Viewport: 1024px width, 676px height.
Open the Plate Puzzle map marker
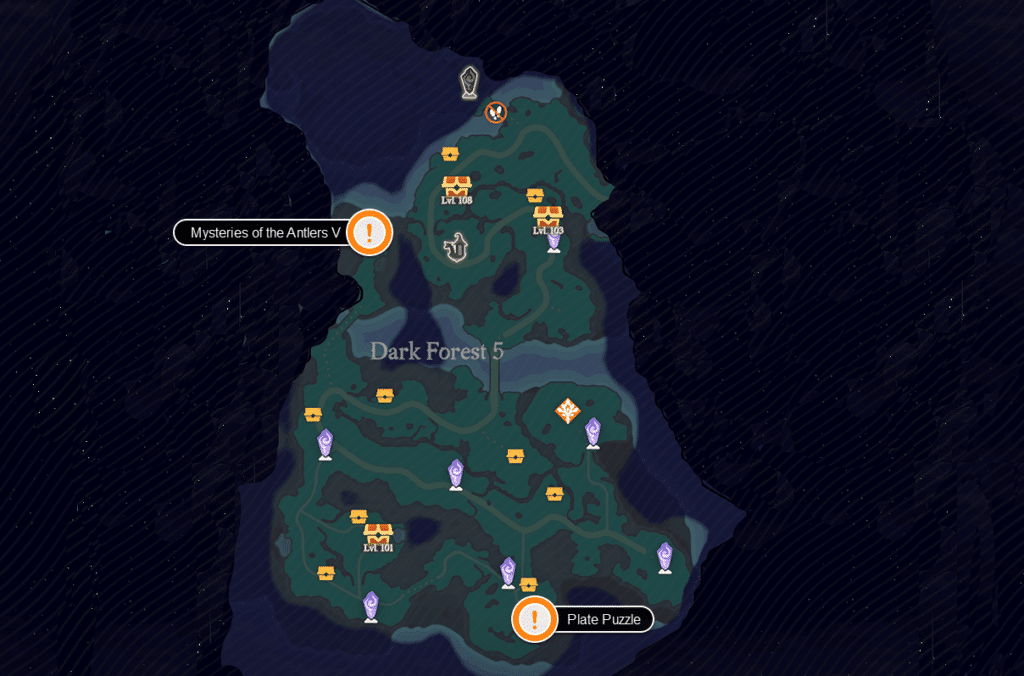tap(535, 619)
